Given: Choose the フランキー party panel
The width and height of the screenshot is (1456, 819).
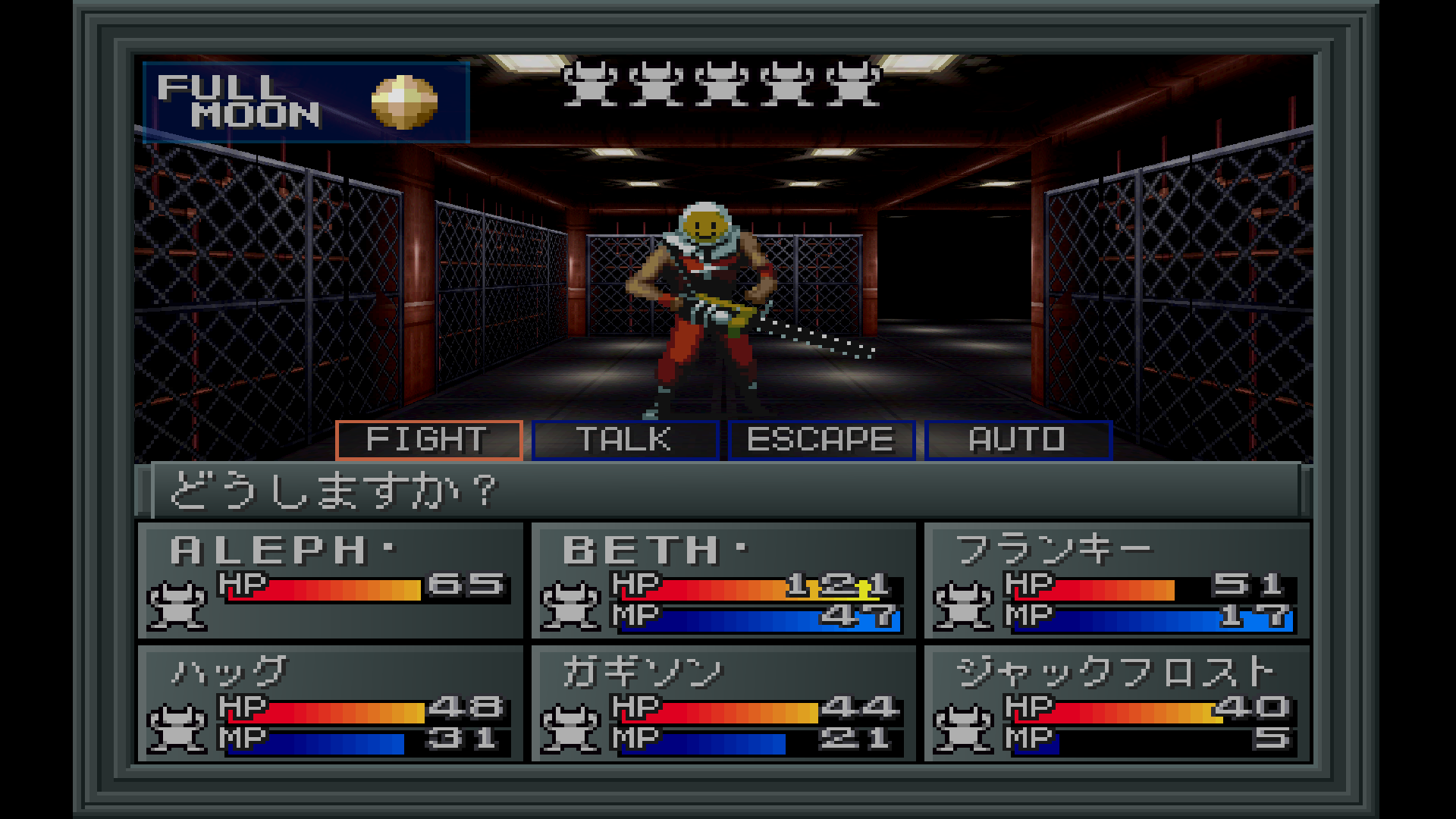Looking at the screenshot, I should (1116, 580).
